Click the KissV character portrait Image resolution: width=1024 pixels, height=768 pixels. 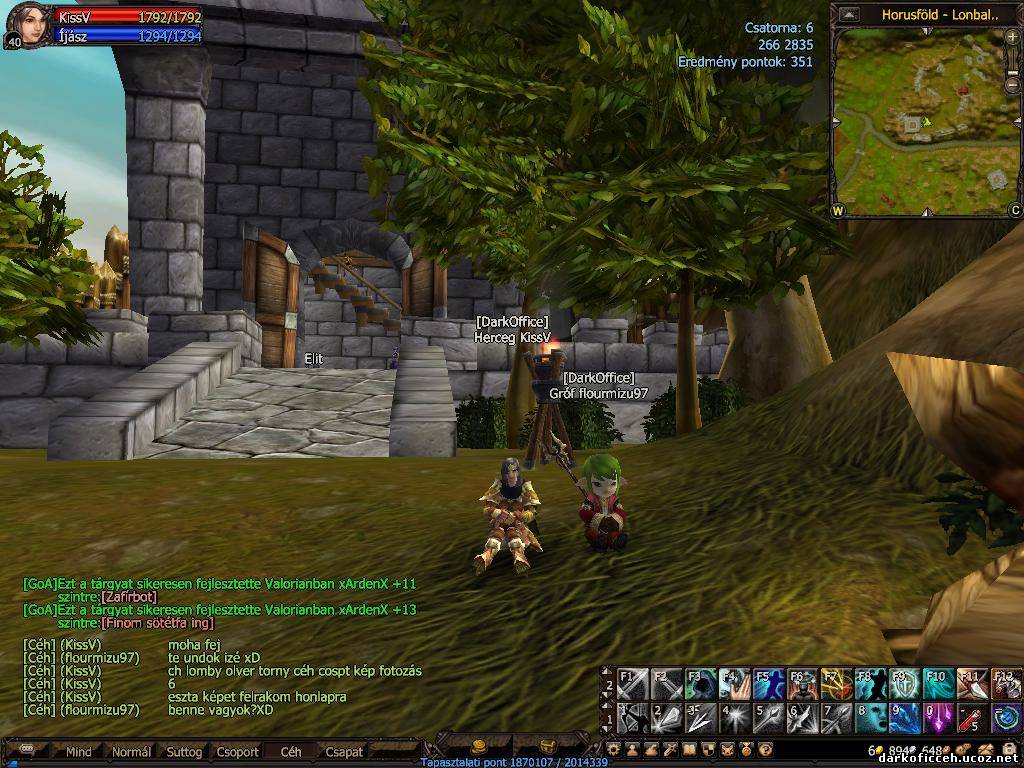point(27,24)
